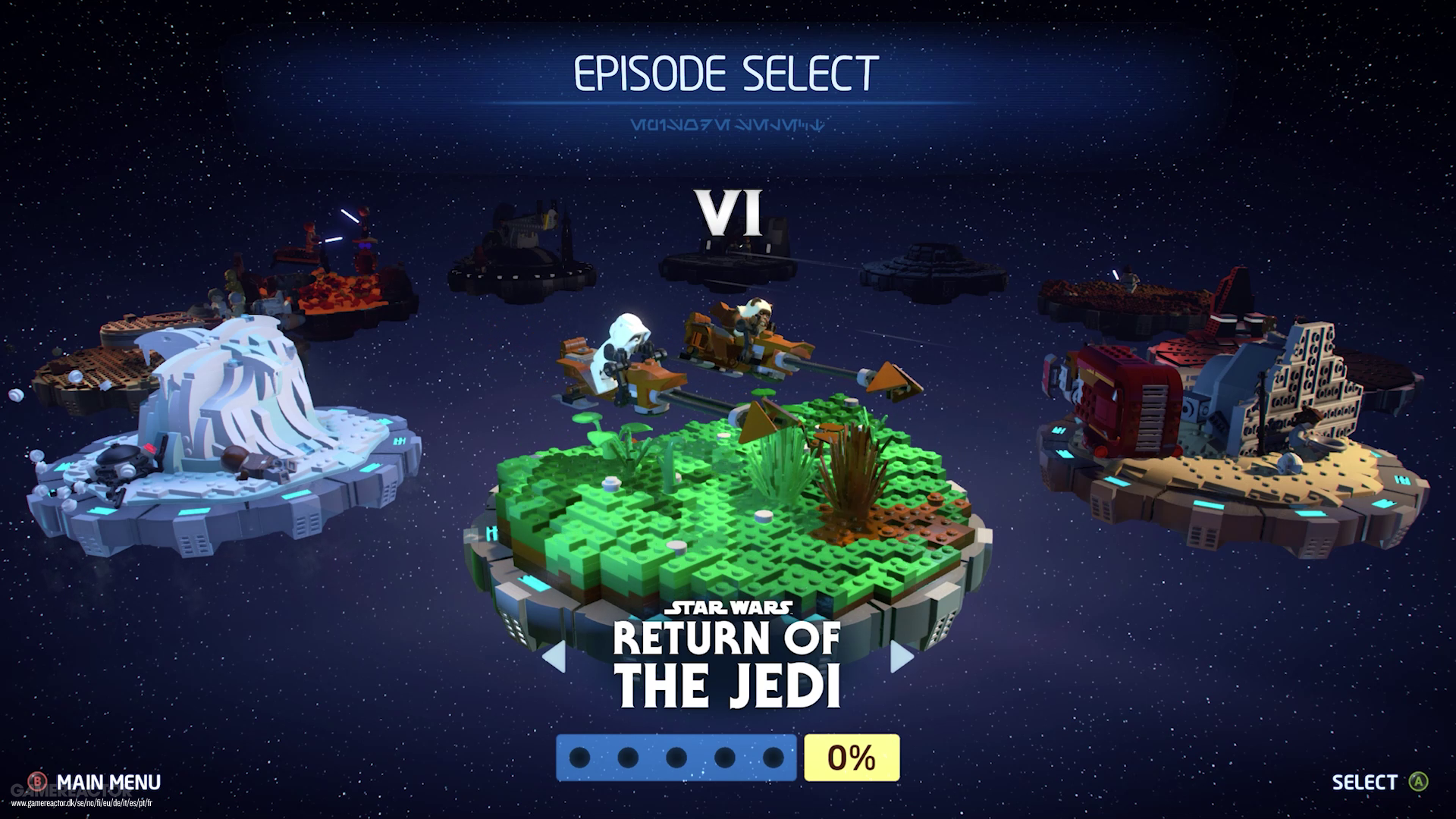The height and width of the screenshot is (819, 1456).
Task: Click the Episode Select header
Action: pos(726,72)
